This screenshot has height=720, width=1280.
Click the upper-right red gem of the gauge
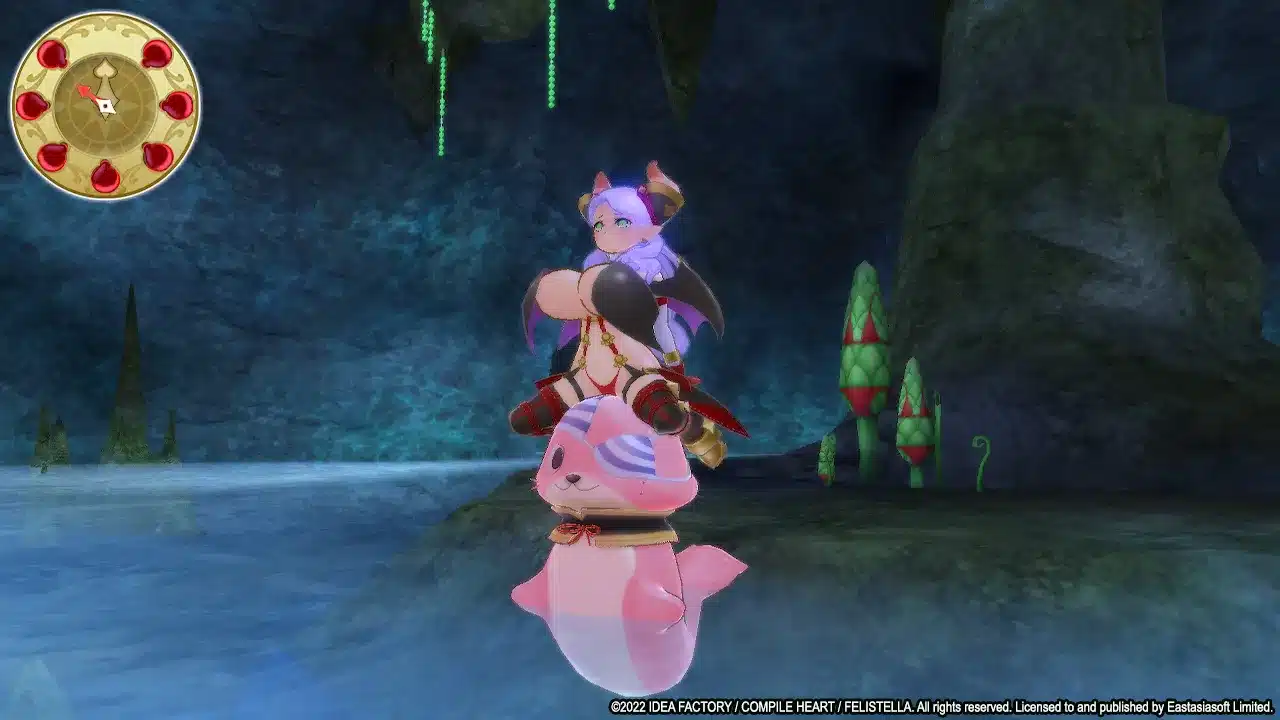(x=155, y=55)
